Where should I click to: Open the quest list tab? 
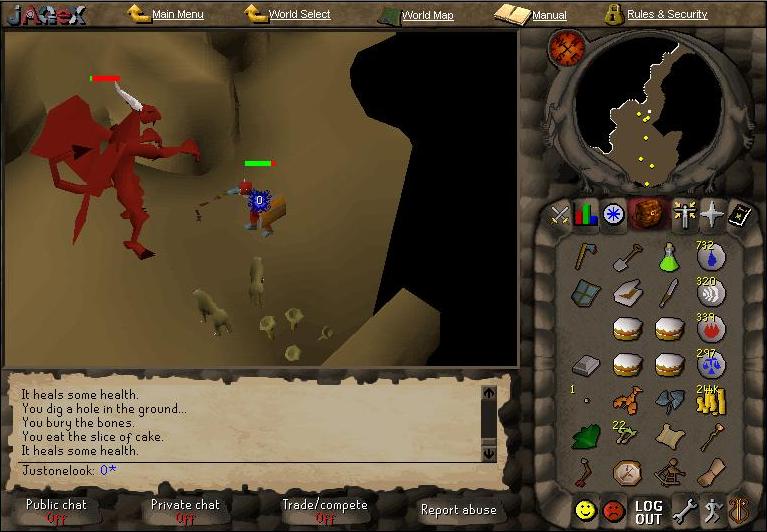pos(612,214)
